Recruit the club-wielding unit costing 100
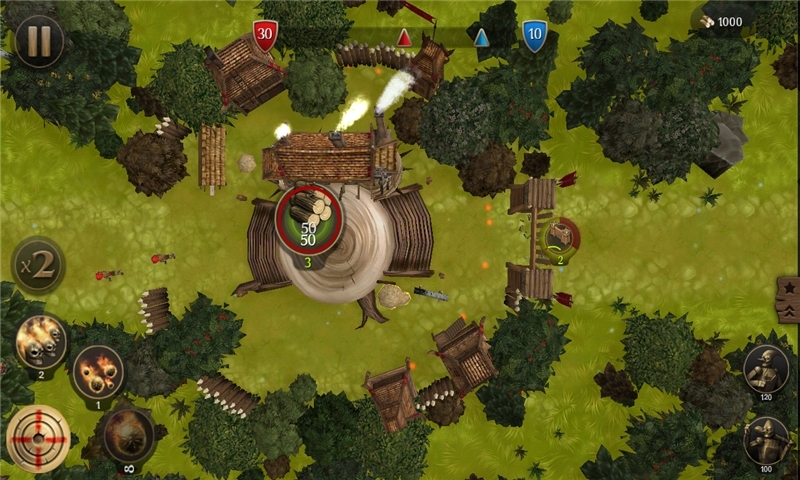 click(x=767, y=441)
